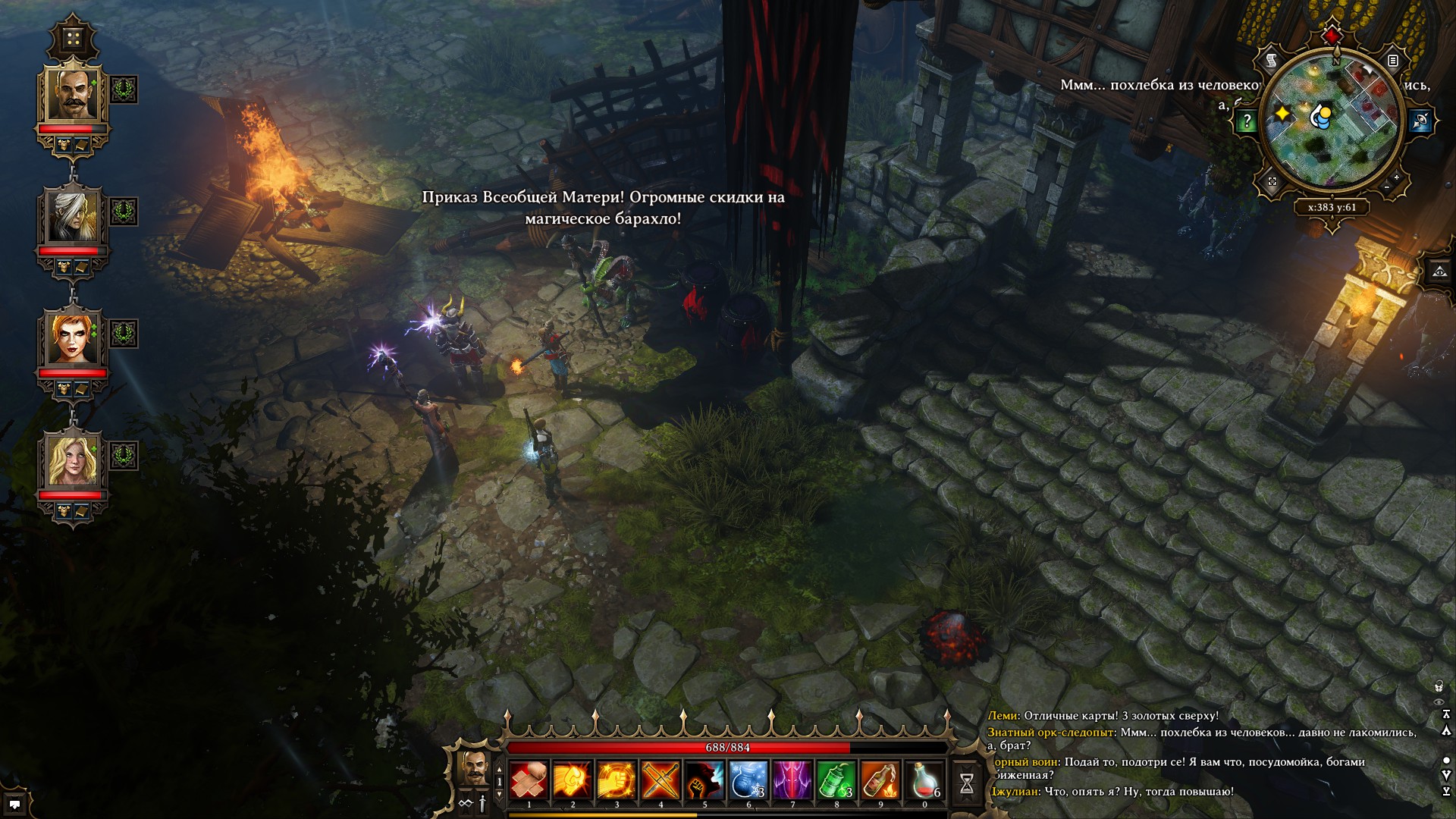
Task: Activate the crossed swords skill
Action: (661, 780)
